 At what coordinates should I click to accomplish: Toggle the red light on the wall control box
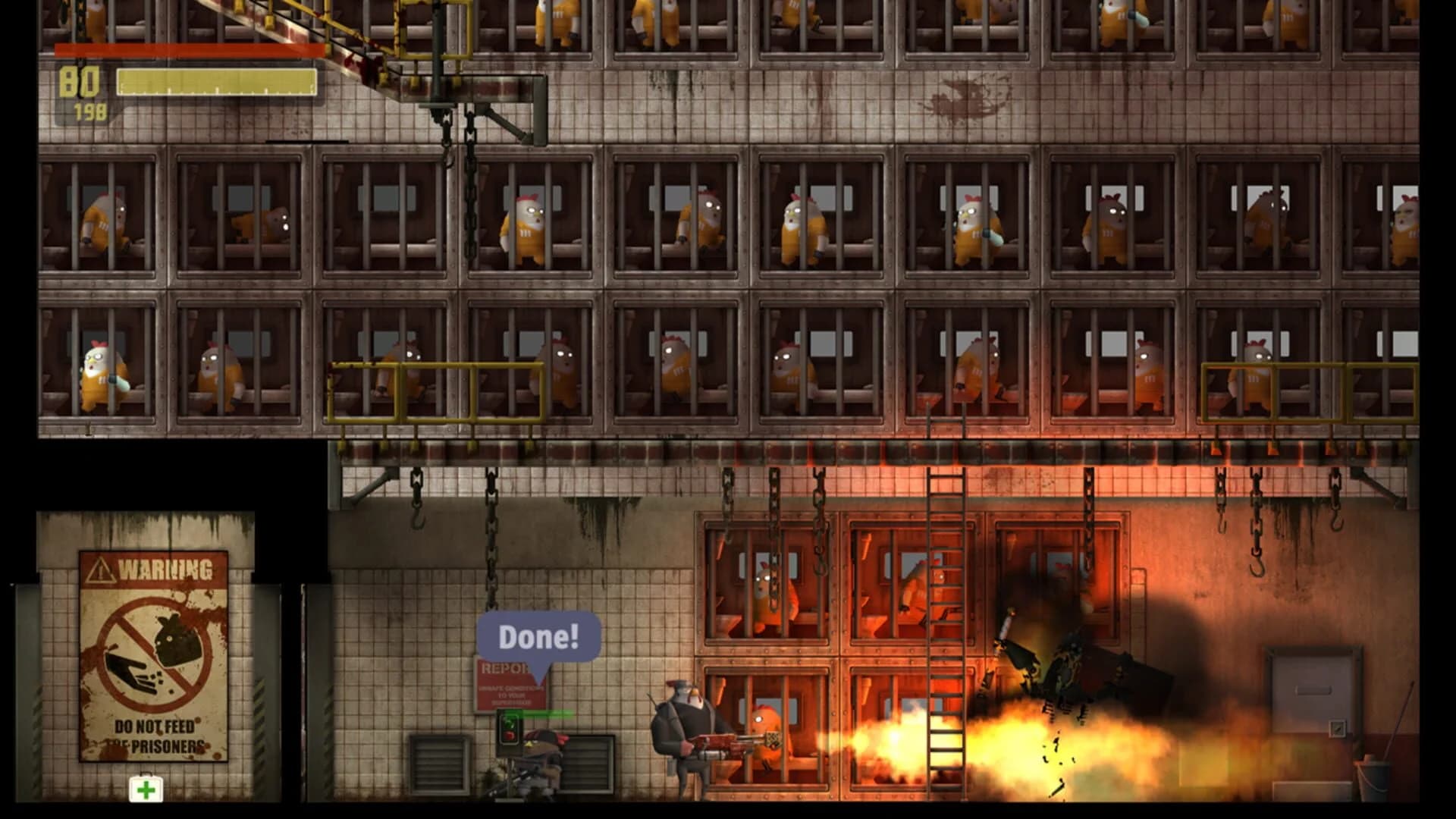tap(508, 736)
